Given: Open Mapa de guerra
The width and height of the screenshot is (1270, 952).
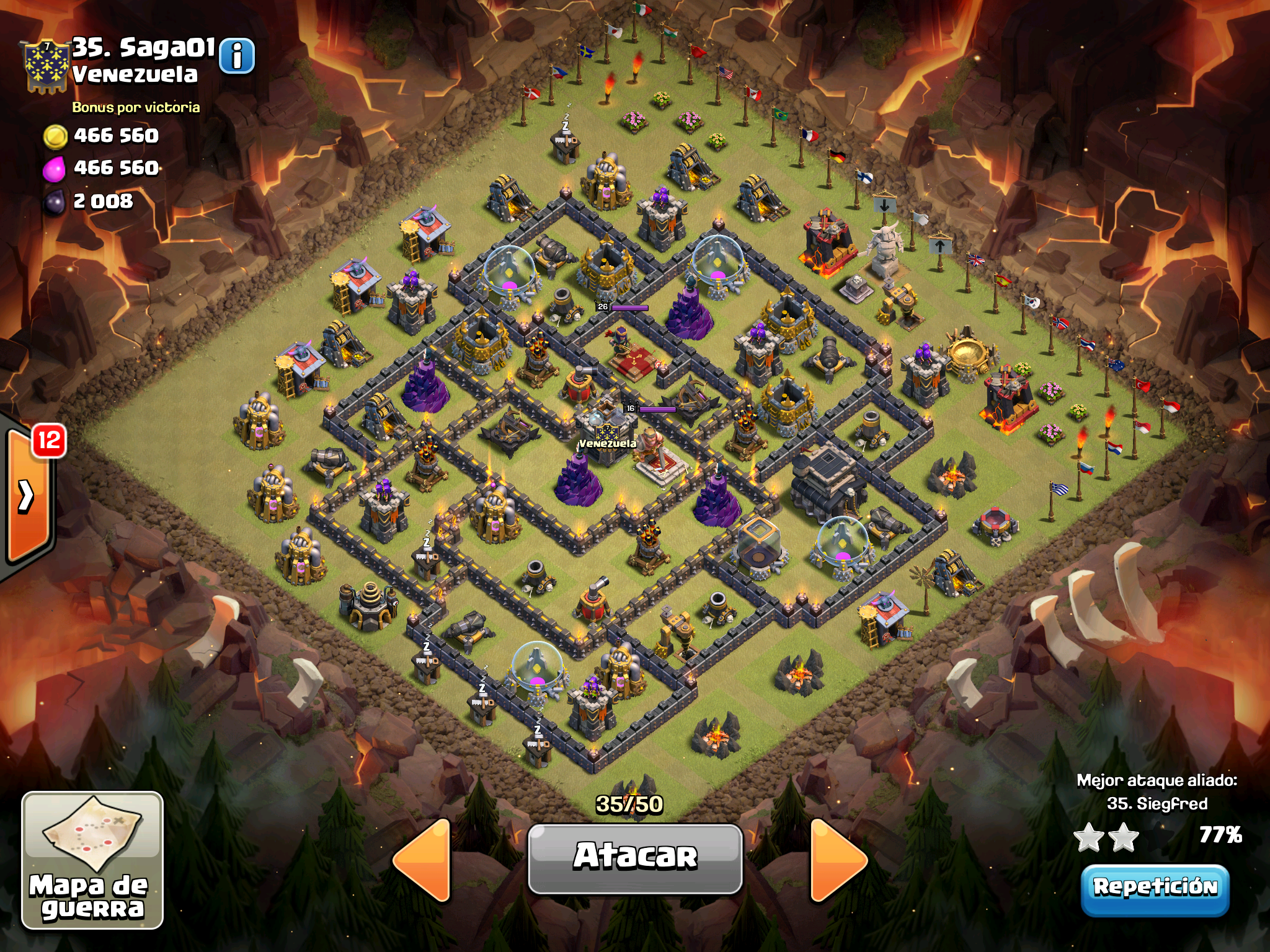Looking at the screenshot, I should 92,860.
